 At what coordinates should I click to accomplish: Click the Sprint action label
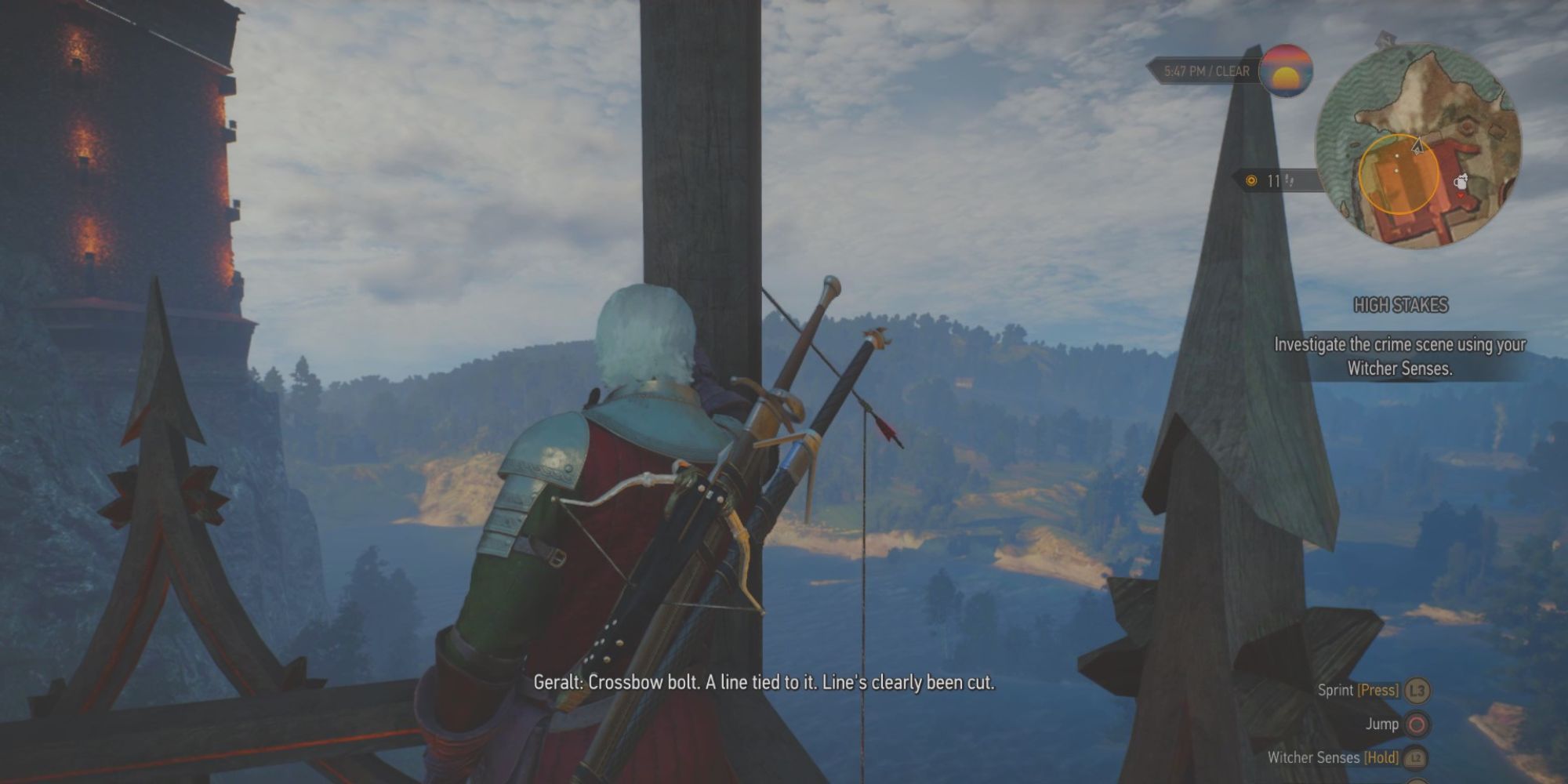[1336, 690]
